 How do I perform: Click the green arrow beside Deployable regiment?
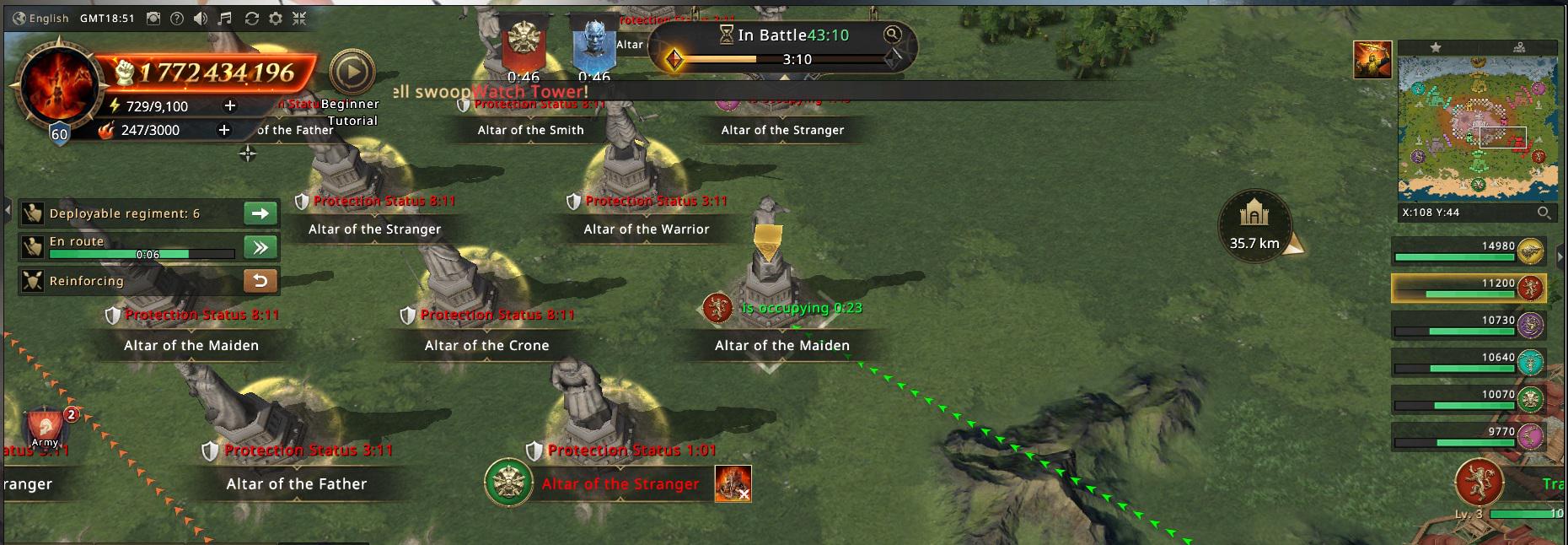click(260, 213)
